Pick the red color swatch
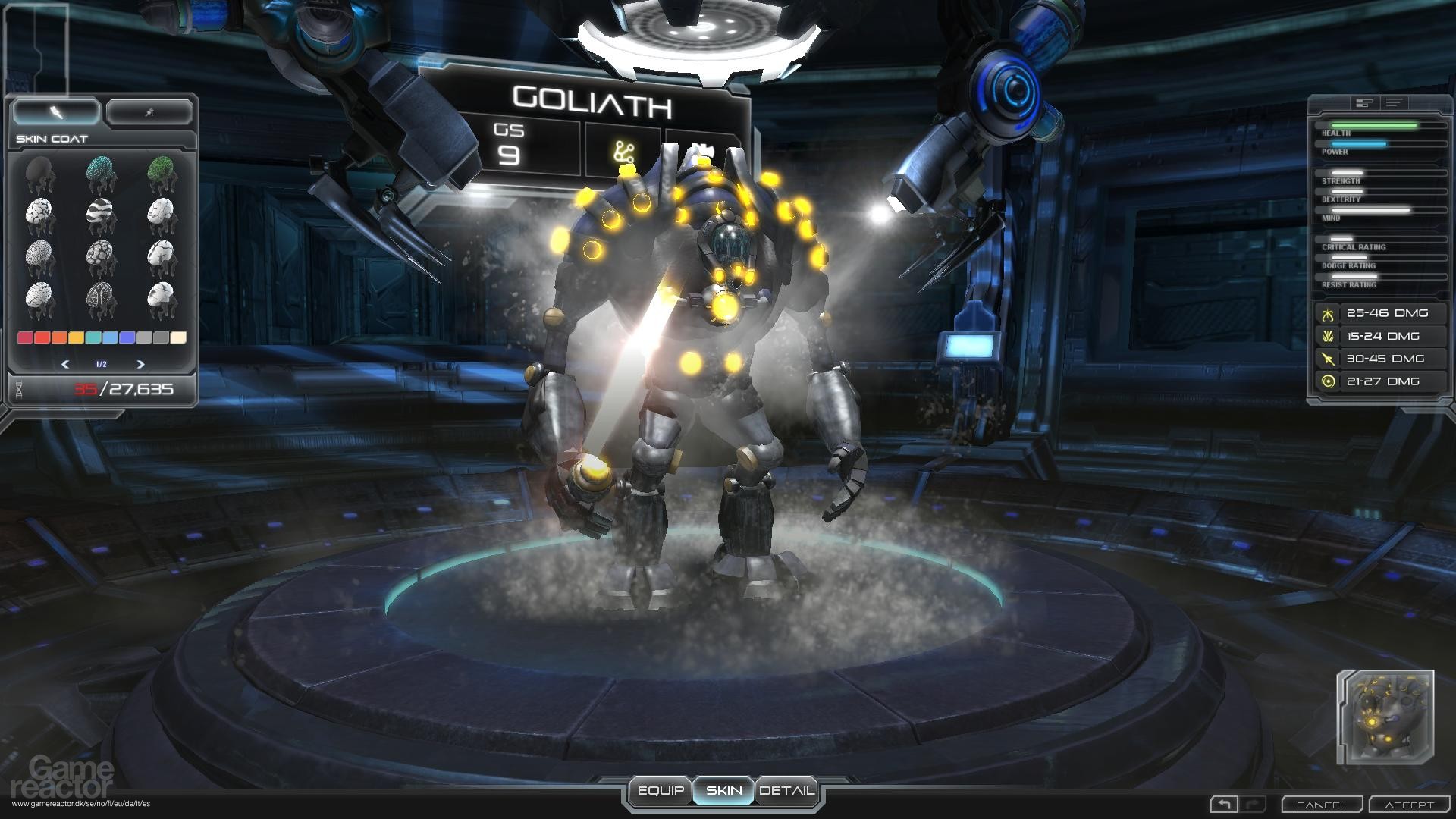This screenshot has height=819, width=1456. 27,339
